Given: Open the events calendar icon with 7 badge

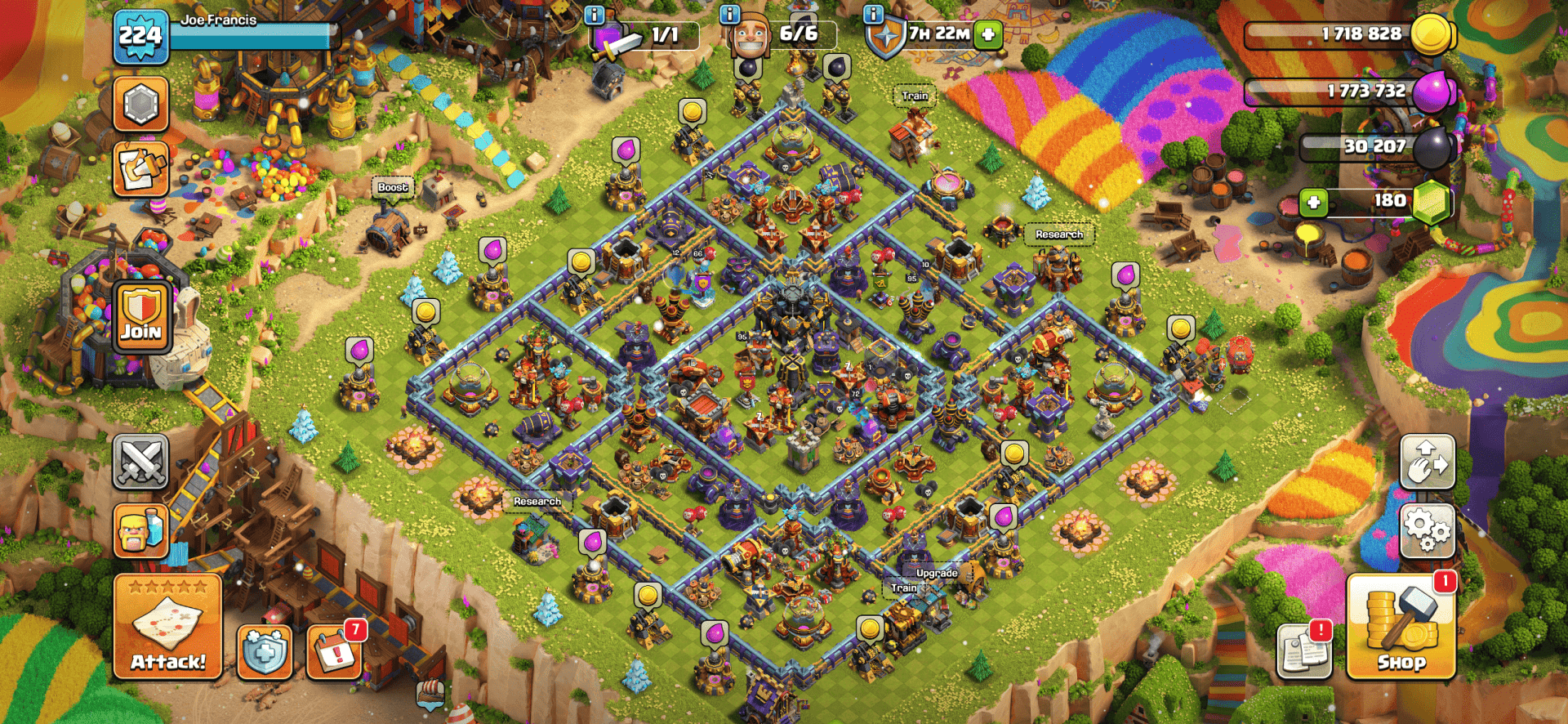Looking at the screenshot, I should (335, 654).
